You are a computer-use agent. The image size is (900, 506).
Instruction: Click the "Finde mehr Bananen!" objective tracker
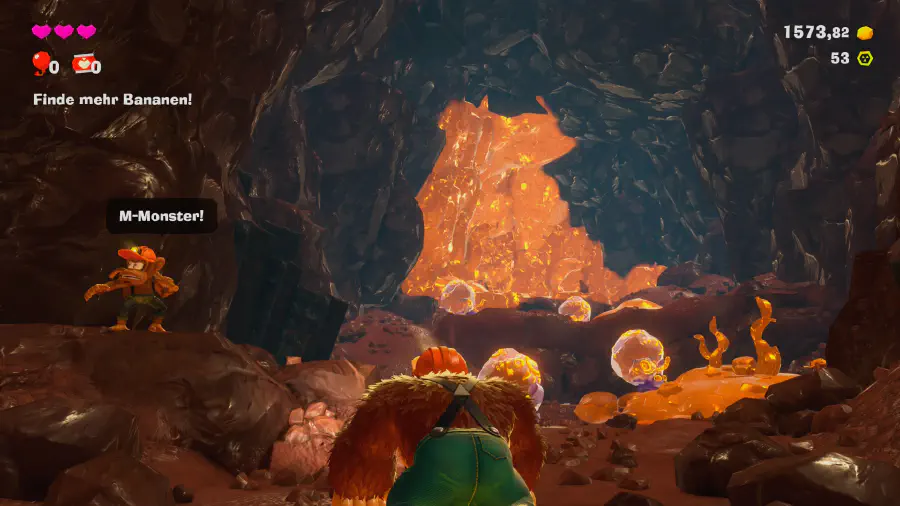point(112,100)
